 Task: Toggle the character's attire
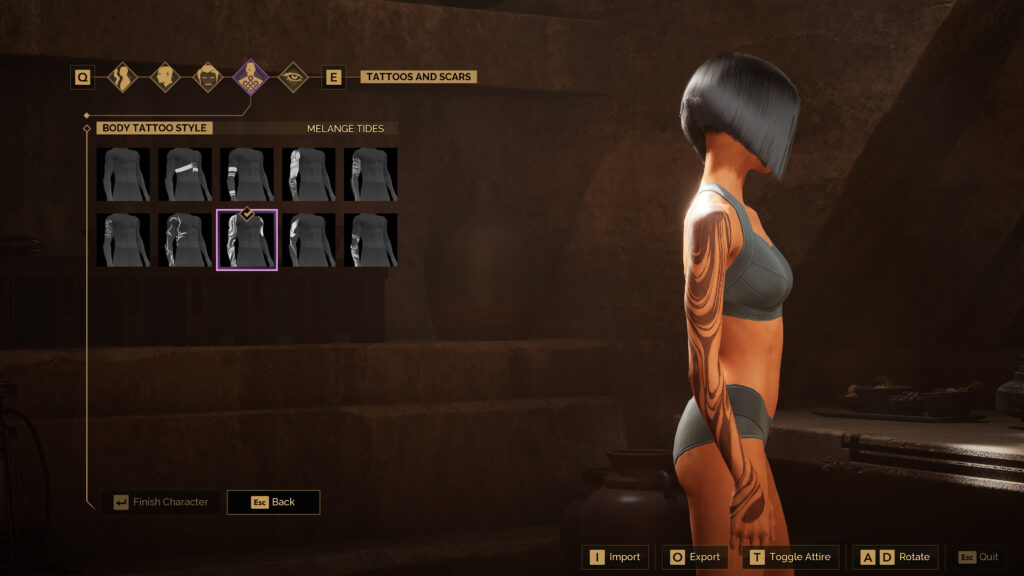point(790,557)
